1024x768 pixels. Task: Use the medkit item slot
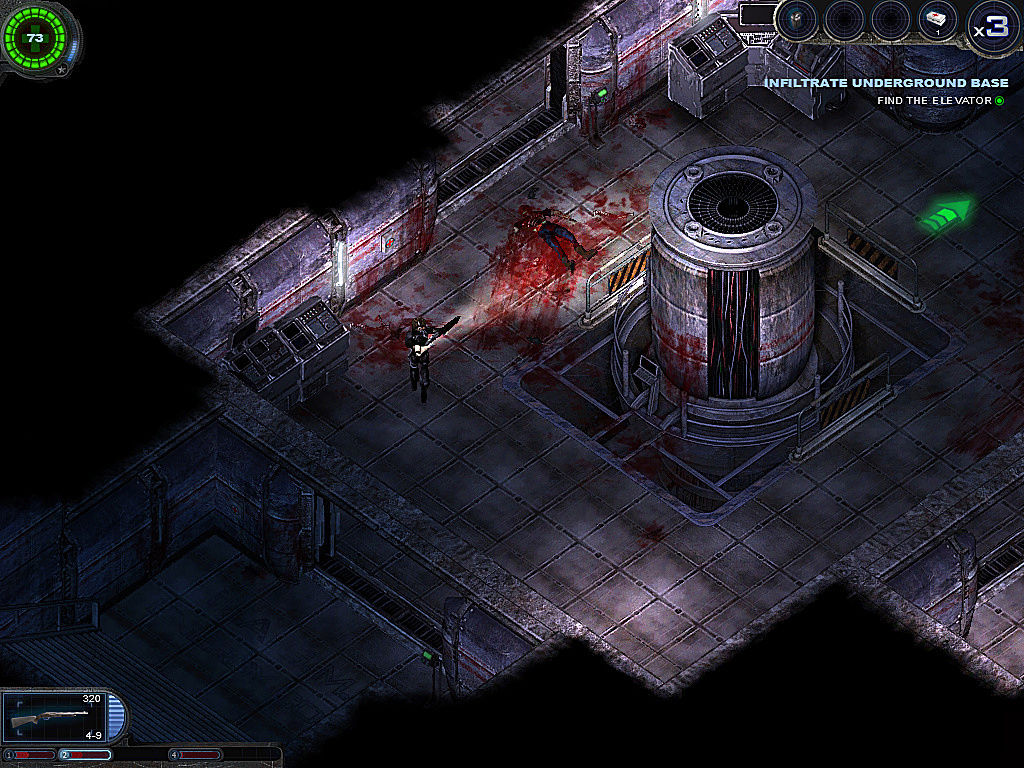point(939,21)
